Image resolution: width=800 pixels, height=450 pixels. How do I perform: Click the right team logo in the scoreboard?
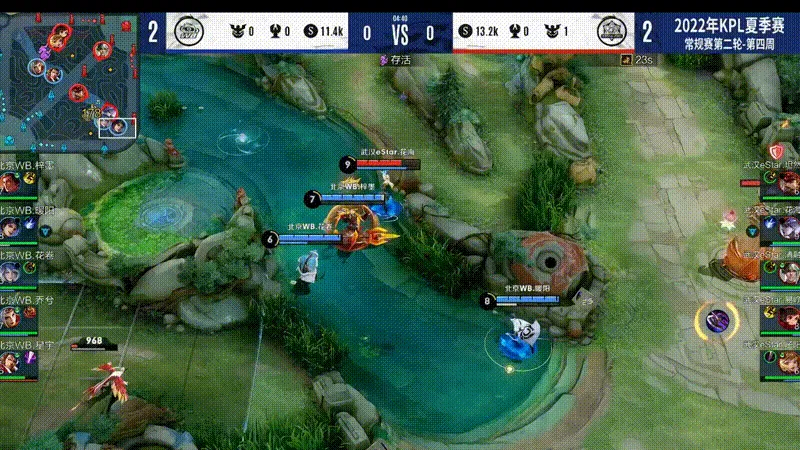click(612, 32)
